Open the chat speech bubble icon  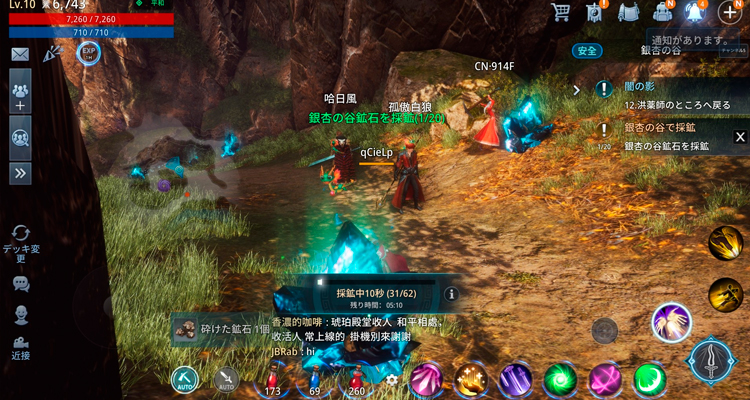coord(20,284)
